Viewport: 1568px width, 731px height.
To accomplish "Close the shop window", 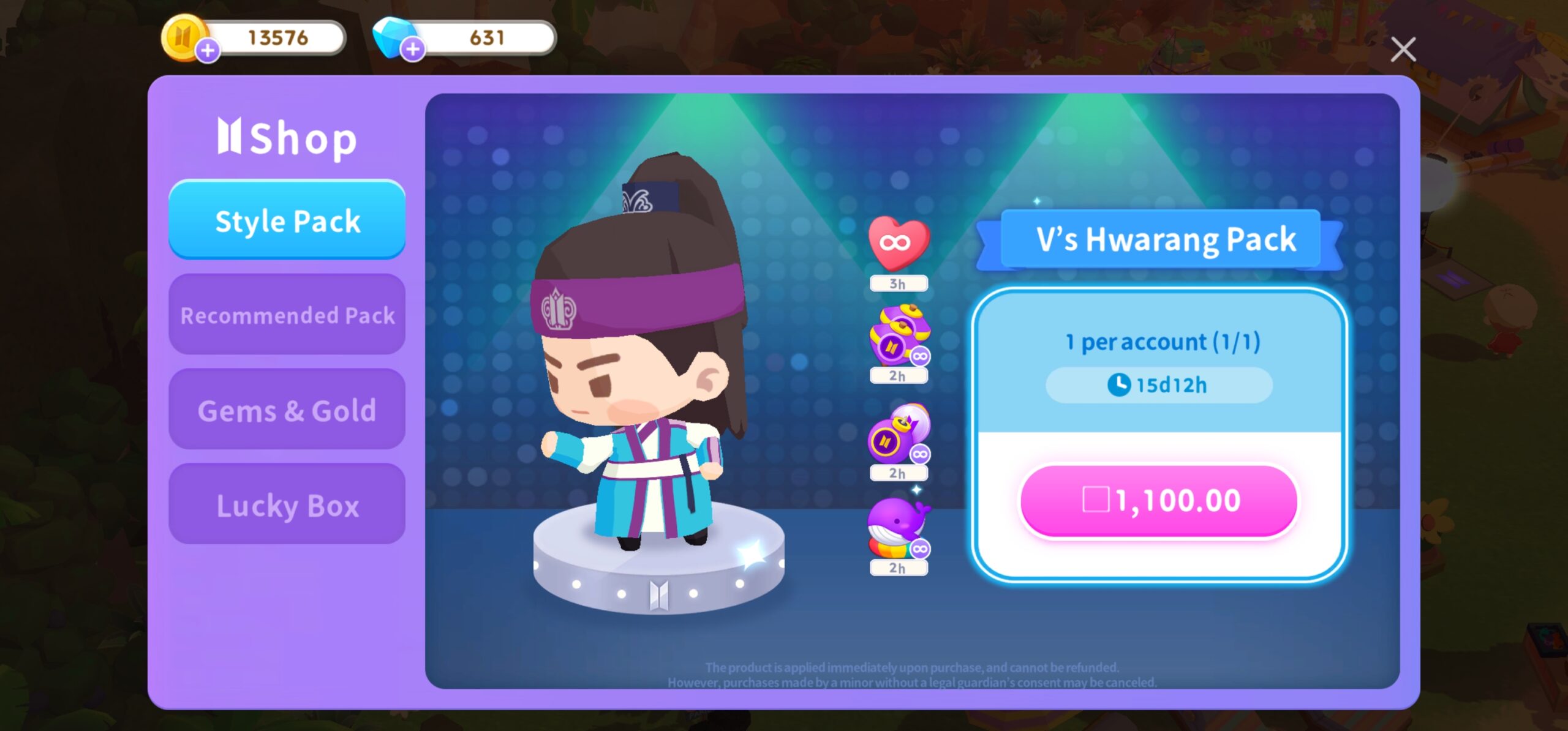I will pyautogui.click(x=1403, y=50).
